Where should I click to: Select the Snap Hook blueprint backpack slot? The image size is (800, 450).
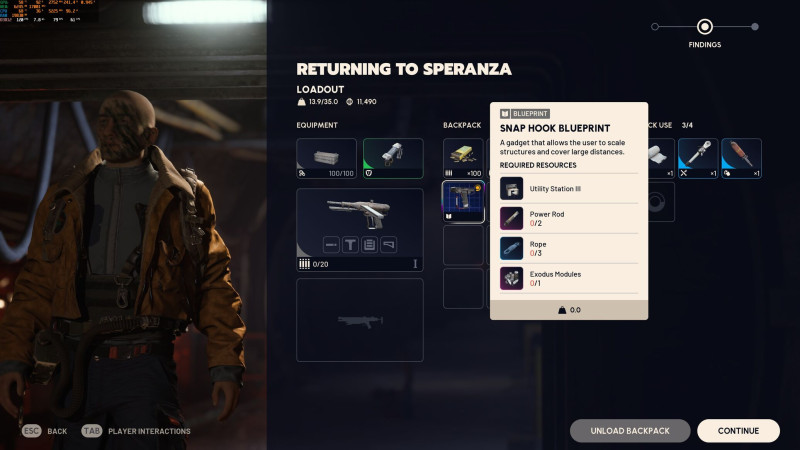point(463,201)
